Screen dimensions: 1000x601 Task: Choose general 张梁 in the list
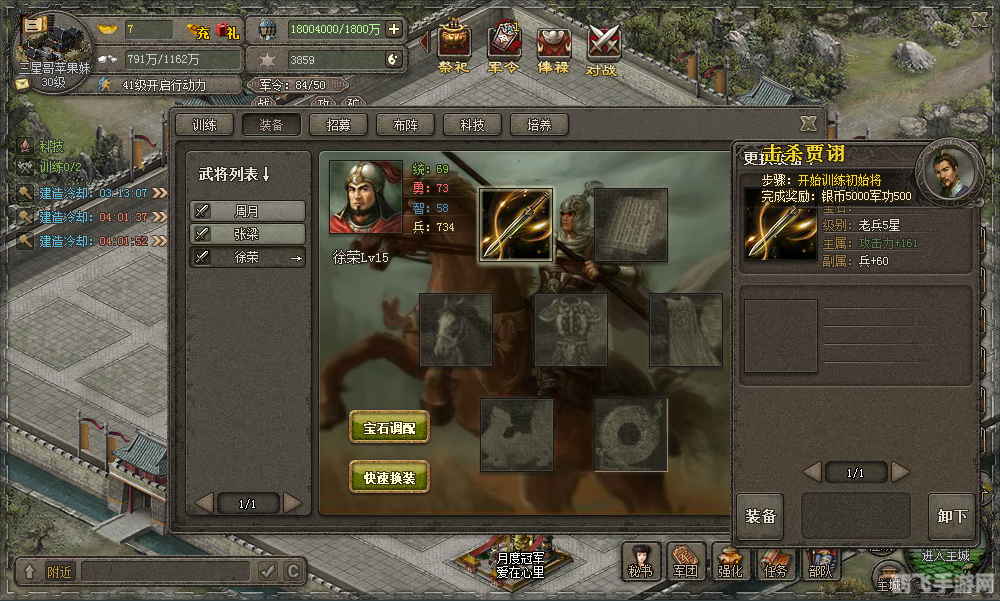click(248, 234)
